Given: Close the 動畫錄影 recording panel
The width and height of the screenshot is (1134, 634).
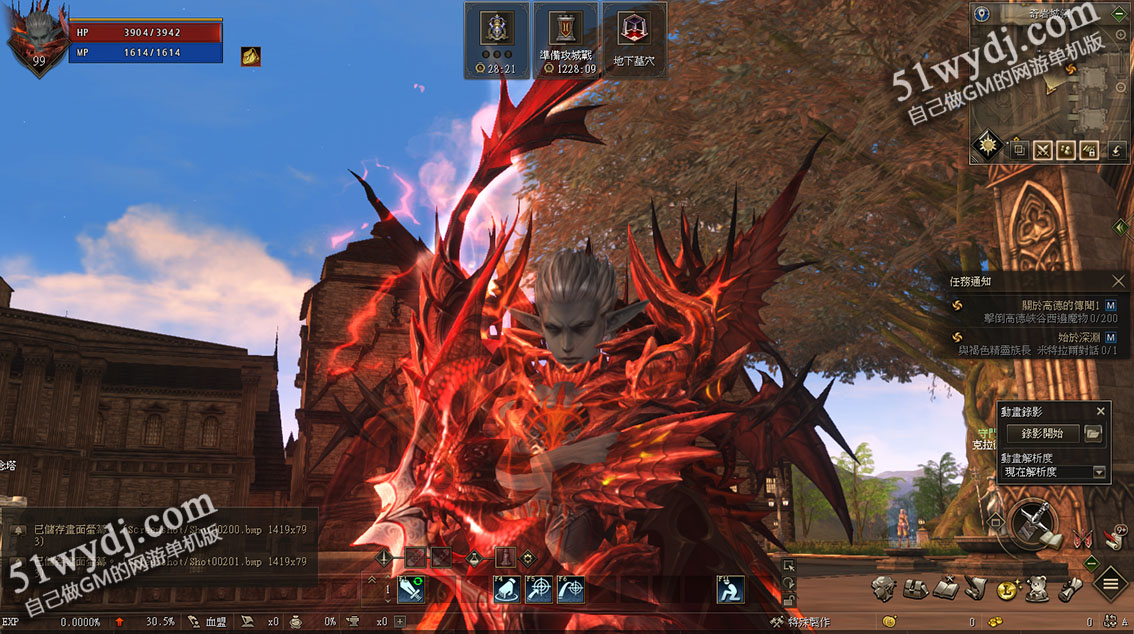Looking at the screenshot, I should pyautogui.click(x=1101, y=411).
